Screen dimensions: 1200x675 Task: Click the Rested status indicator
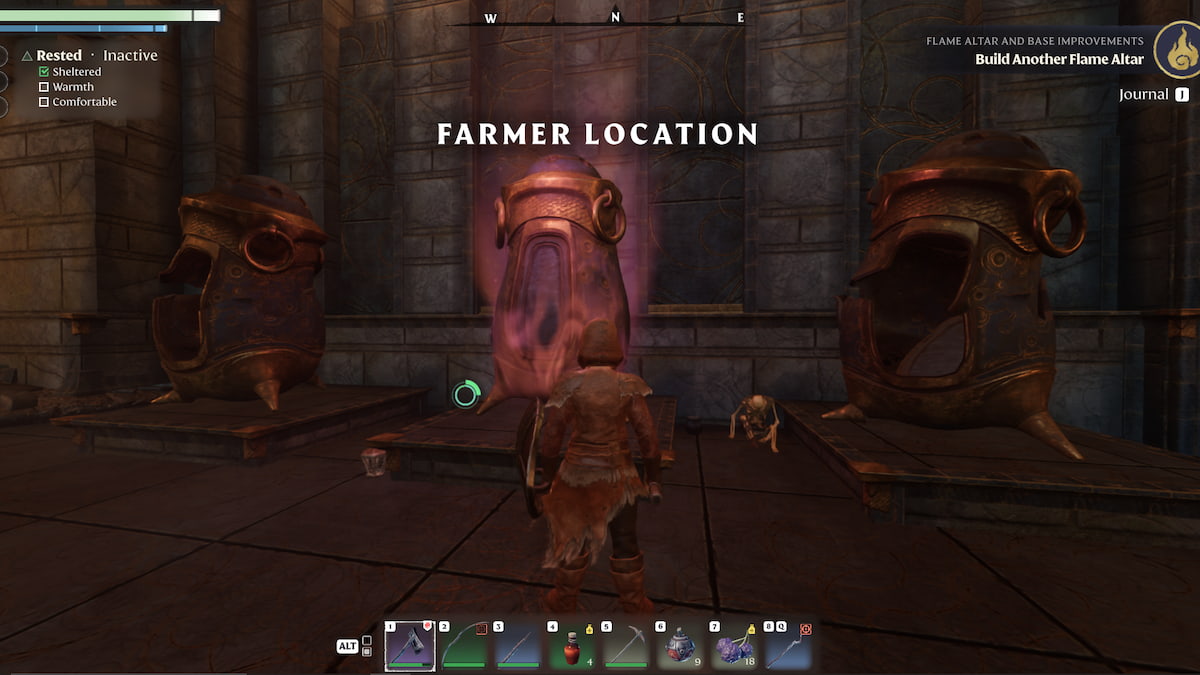click(58, 56)
